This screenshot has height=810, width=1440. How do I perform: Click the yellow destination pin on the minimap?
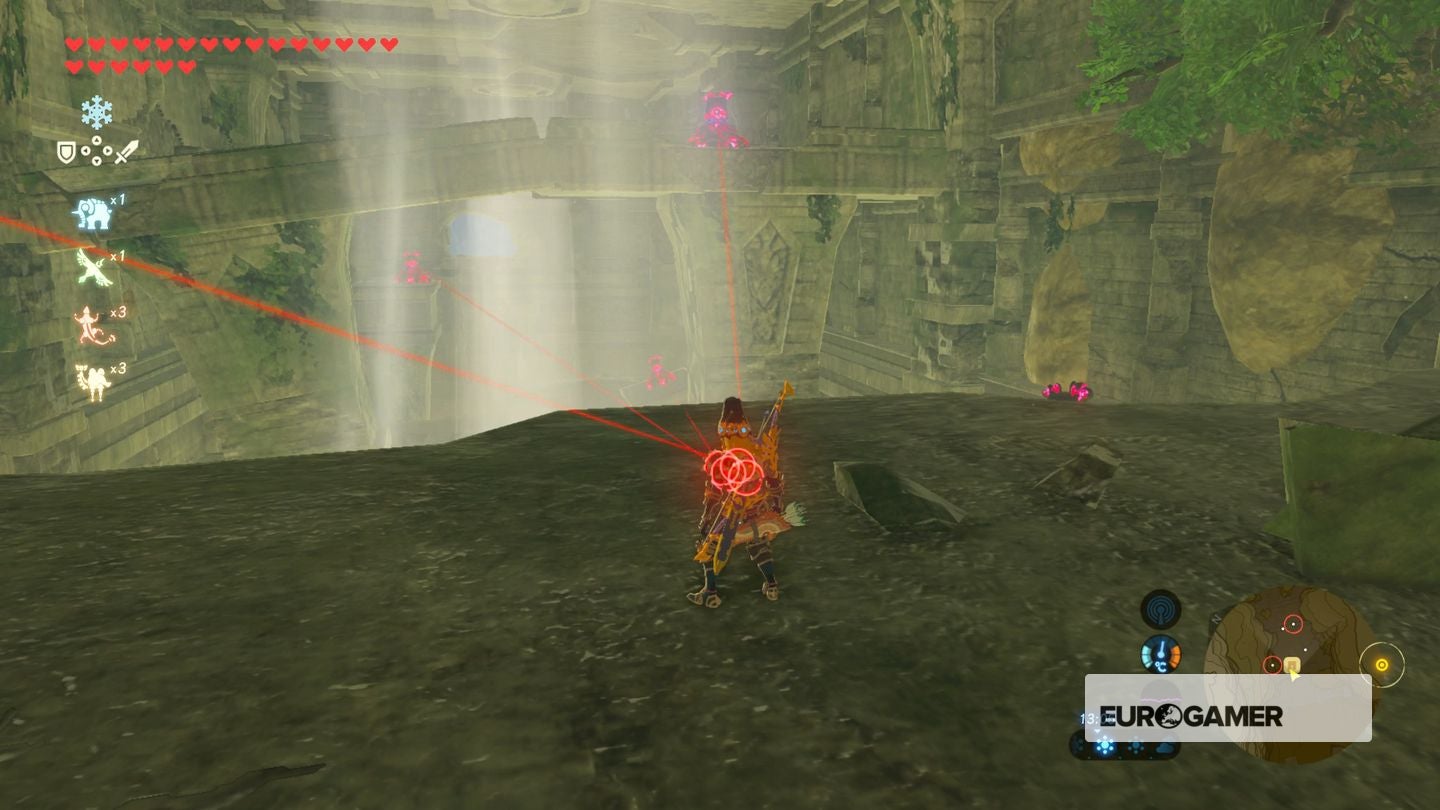1292,665
